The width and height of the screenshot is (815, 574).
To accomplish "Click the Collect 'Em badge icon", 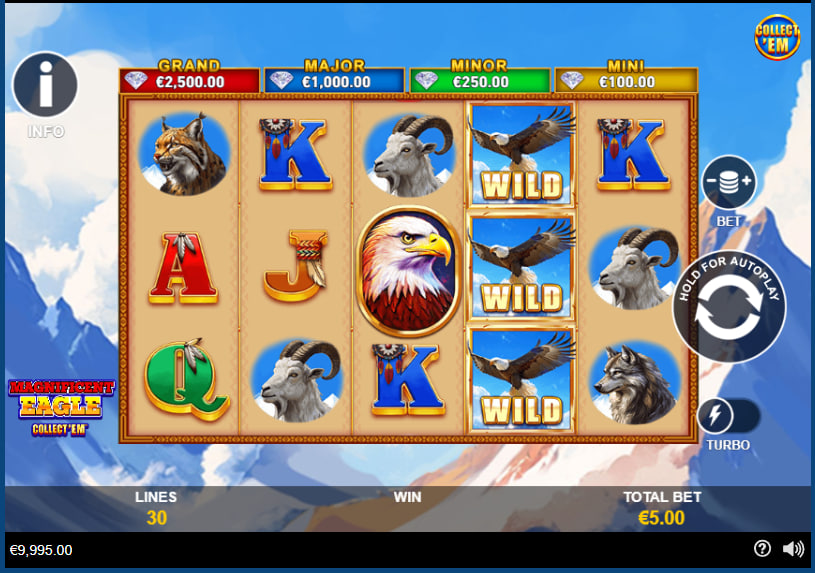I will coord(777,38).
